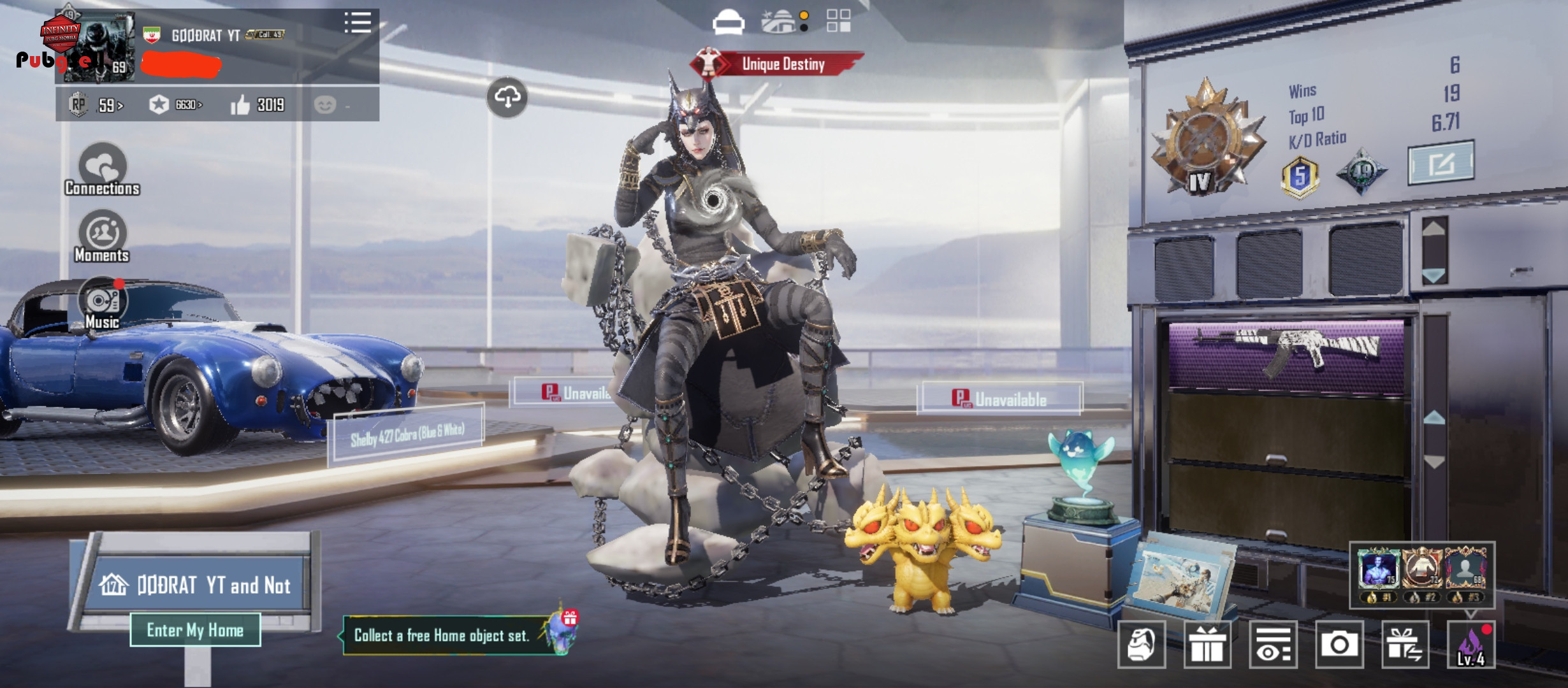Open the helmet character icon
The image size is (1568, 688).
click(1142, 645)
